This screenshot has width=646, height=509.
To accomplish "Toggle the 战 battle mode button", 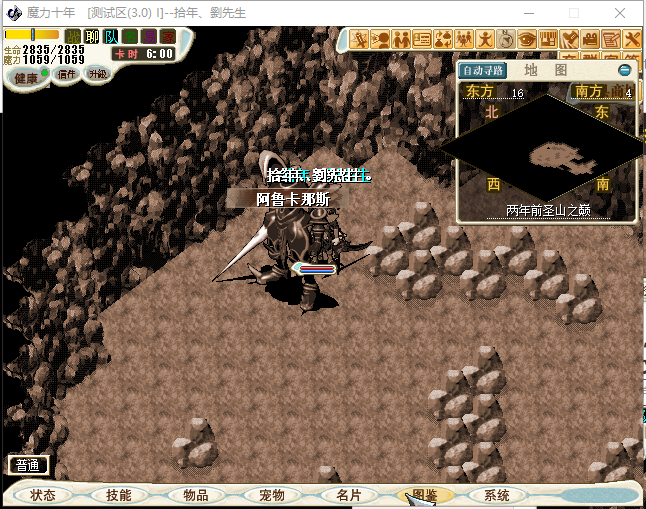I will pyautogui.click(x=73, y=37).
